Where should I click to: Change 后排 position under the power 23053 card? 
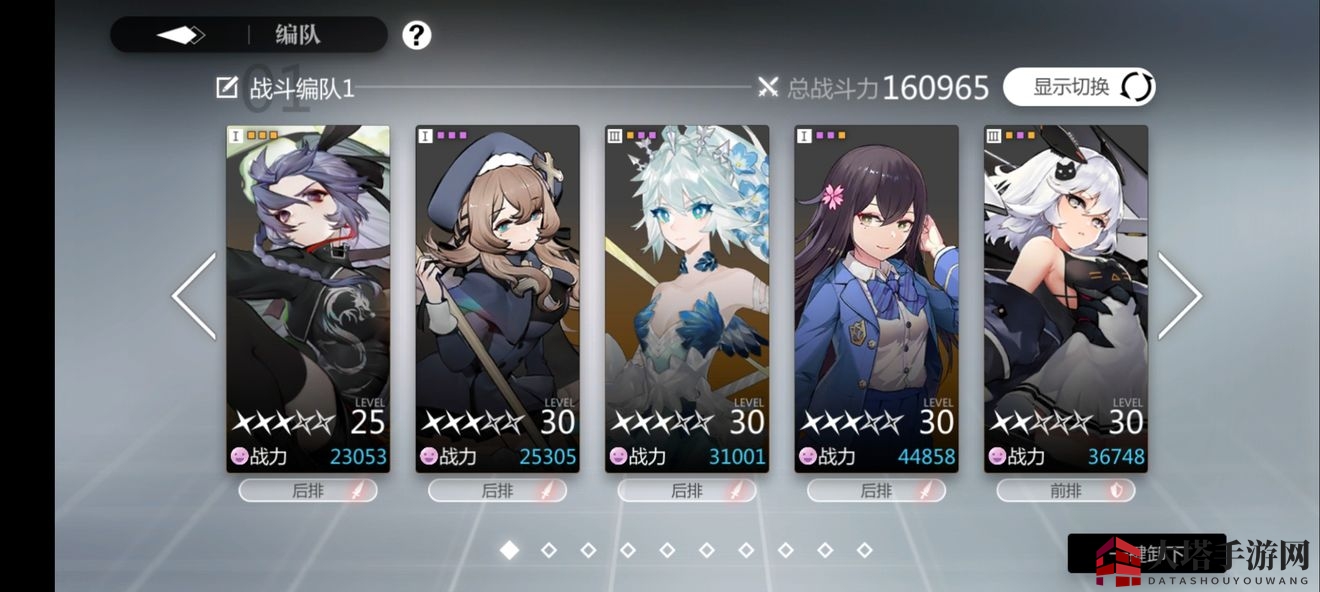308,491
